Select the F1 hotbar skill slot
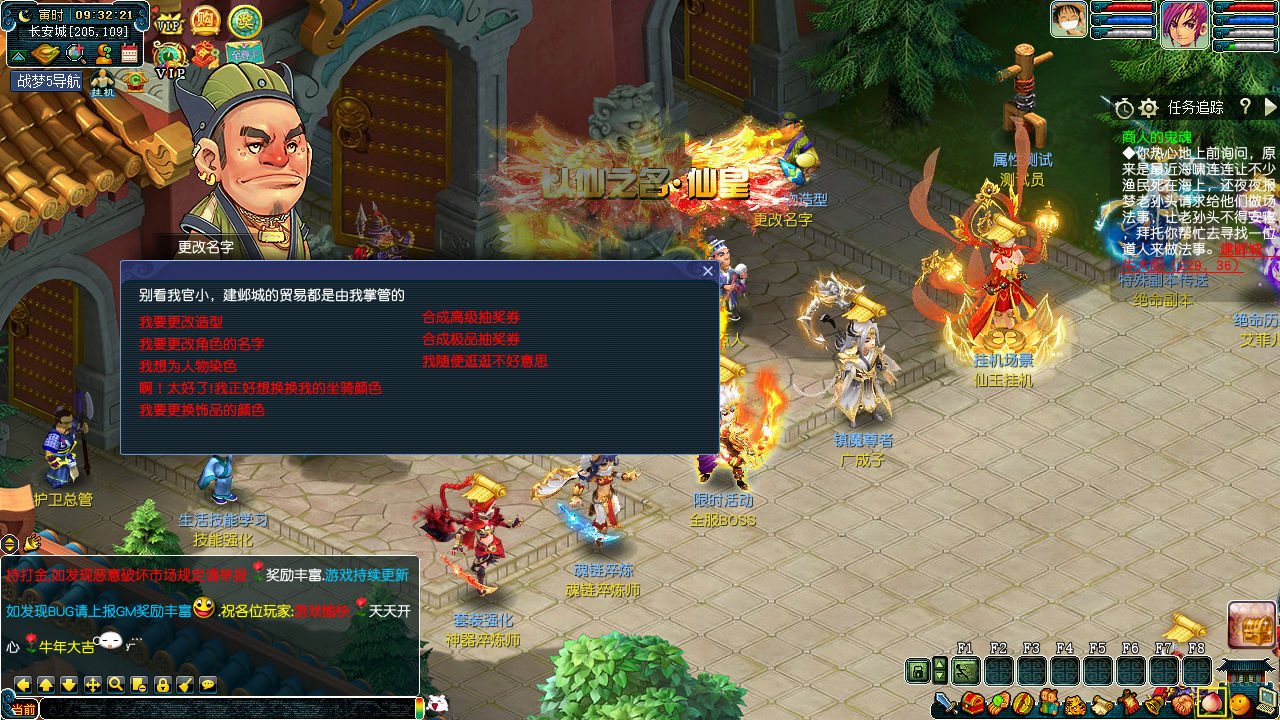This screenshot has width=1280, height=720. tap(966, 671)
